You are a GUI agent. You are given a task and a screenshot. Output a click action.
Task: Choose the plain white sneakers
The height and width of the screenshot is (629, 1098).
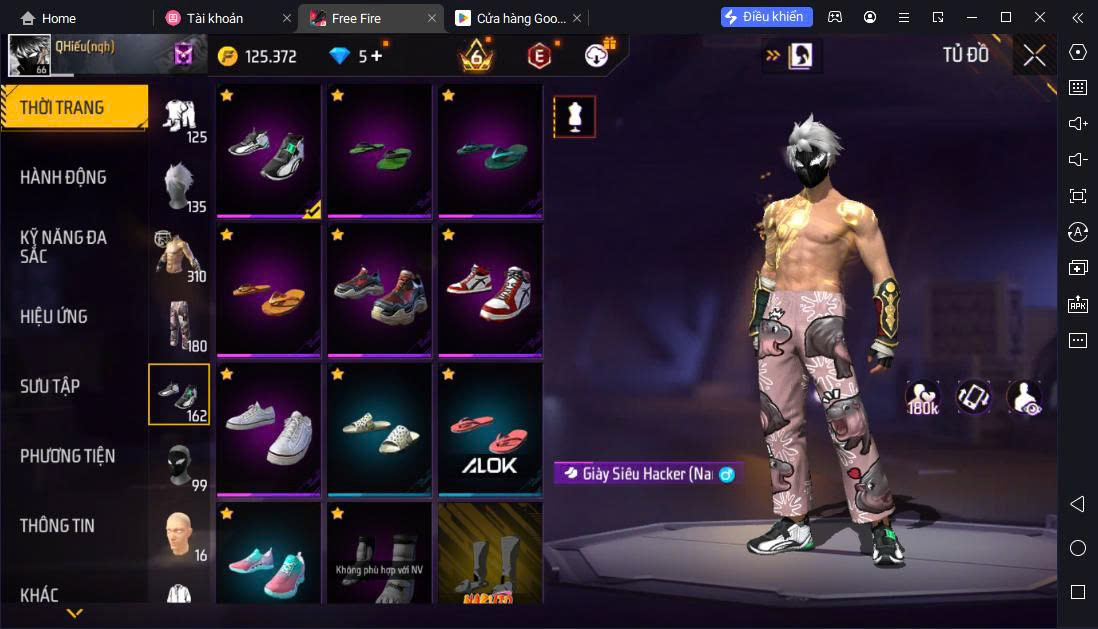click(268, 430)
